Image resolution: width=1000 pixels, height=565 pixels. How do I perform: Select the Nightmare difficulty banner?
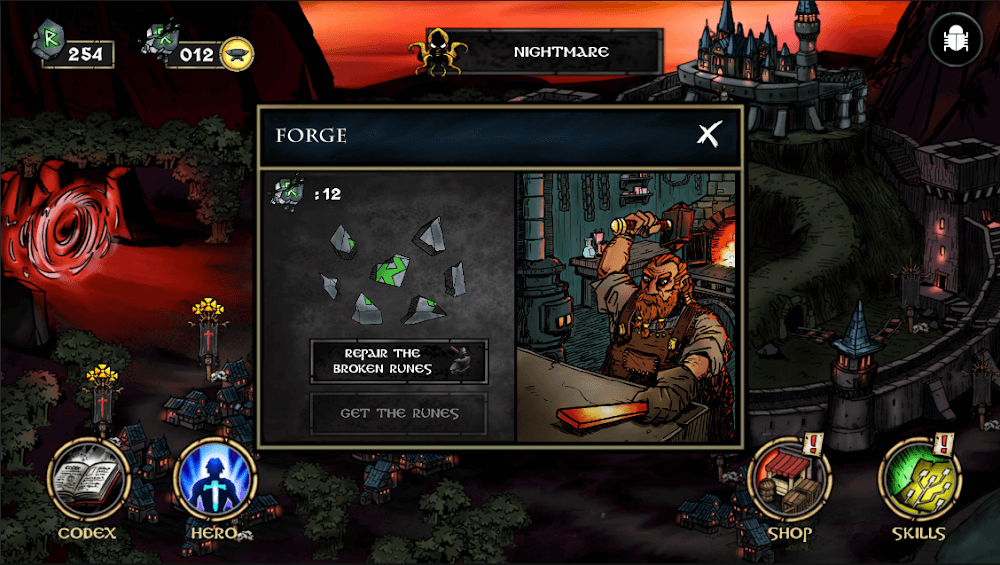pos(545,52)
